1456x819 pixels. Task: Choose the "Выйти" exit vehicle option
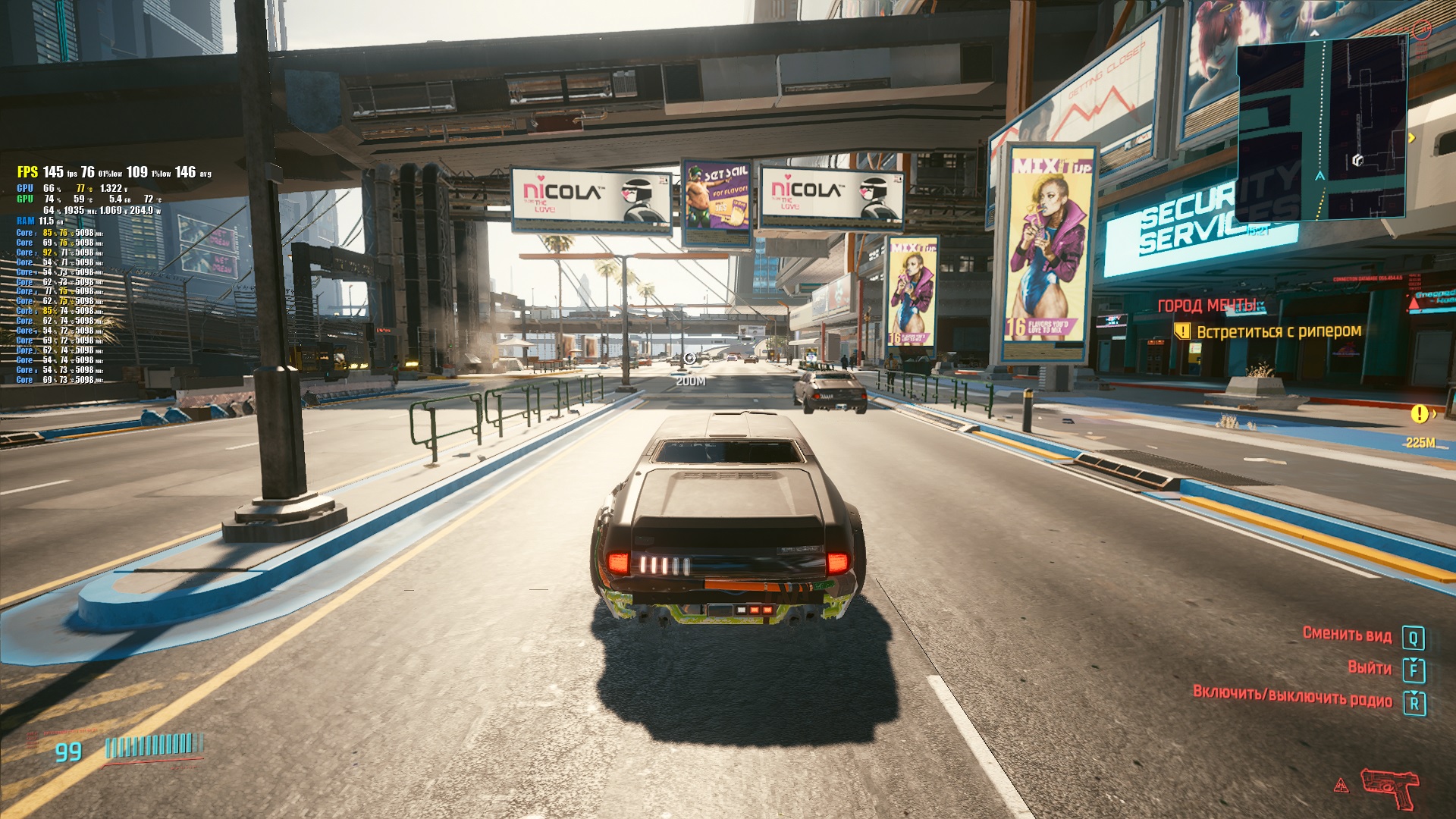tap(1369, 668)
